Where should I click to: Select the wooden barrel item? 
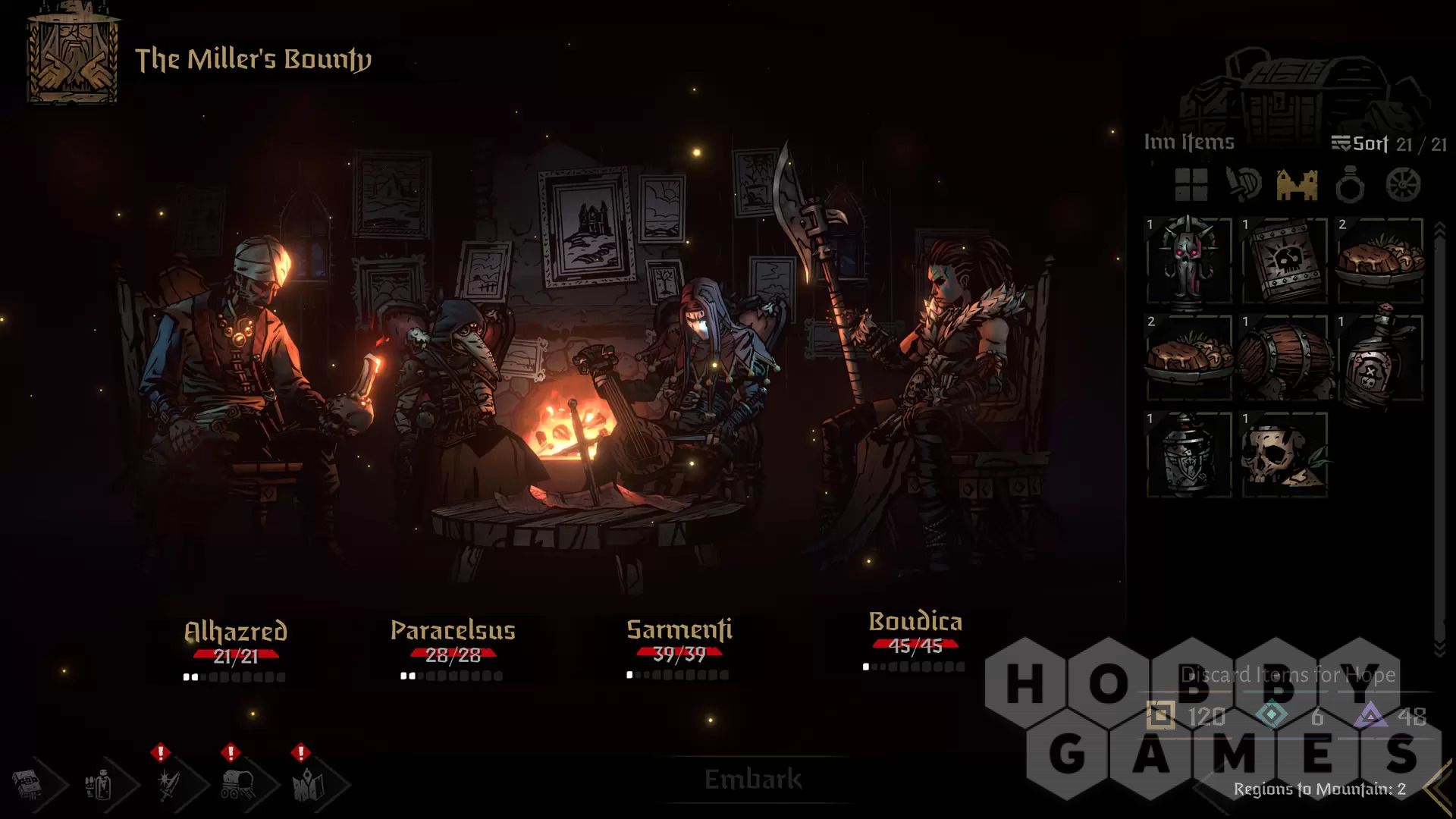pos(1285,358)
